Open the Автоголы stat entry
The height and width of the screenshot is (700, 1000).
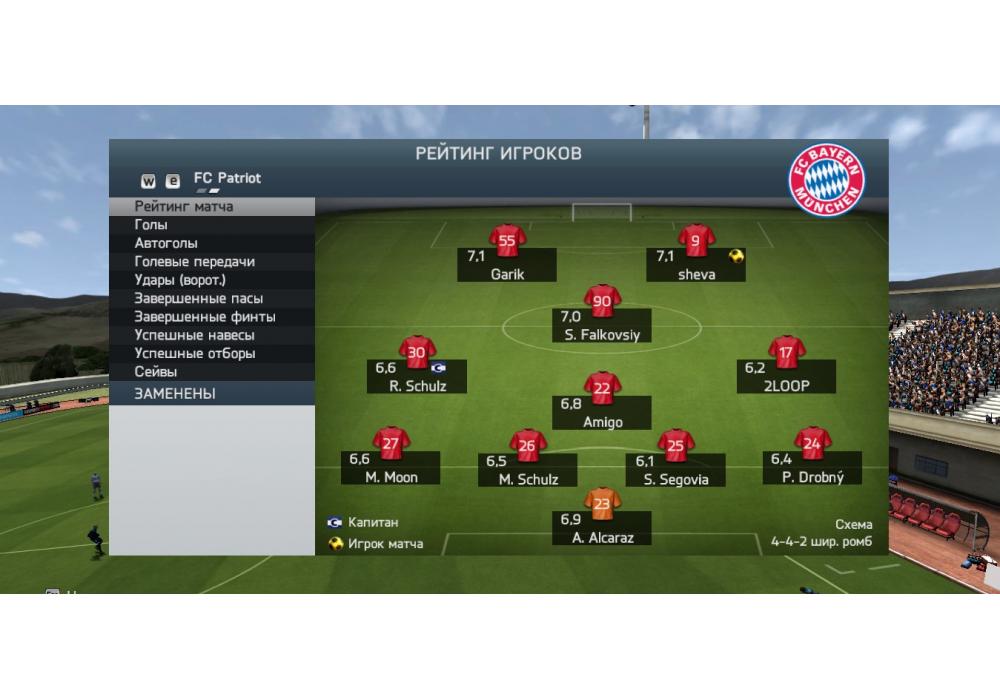point(167,243)
